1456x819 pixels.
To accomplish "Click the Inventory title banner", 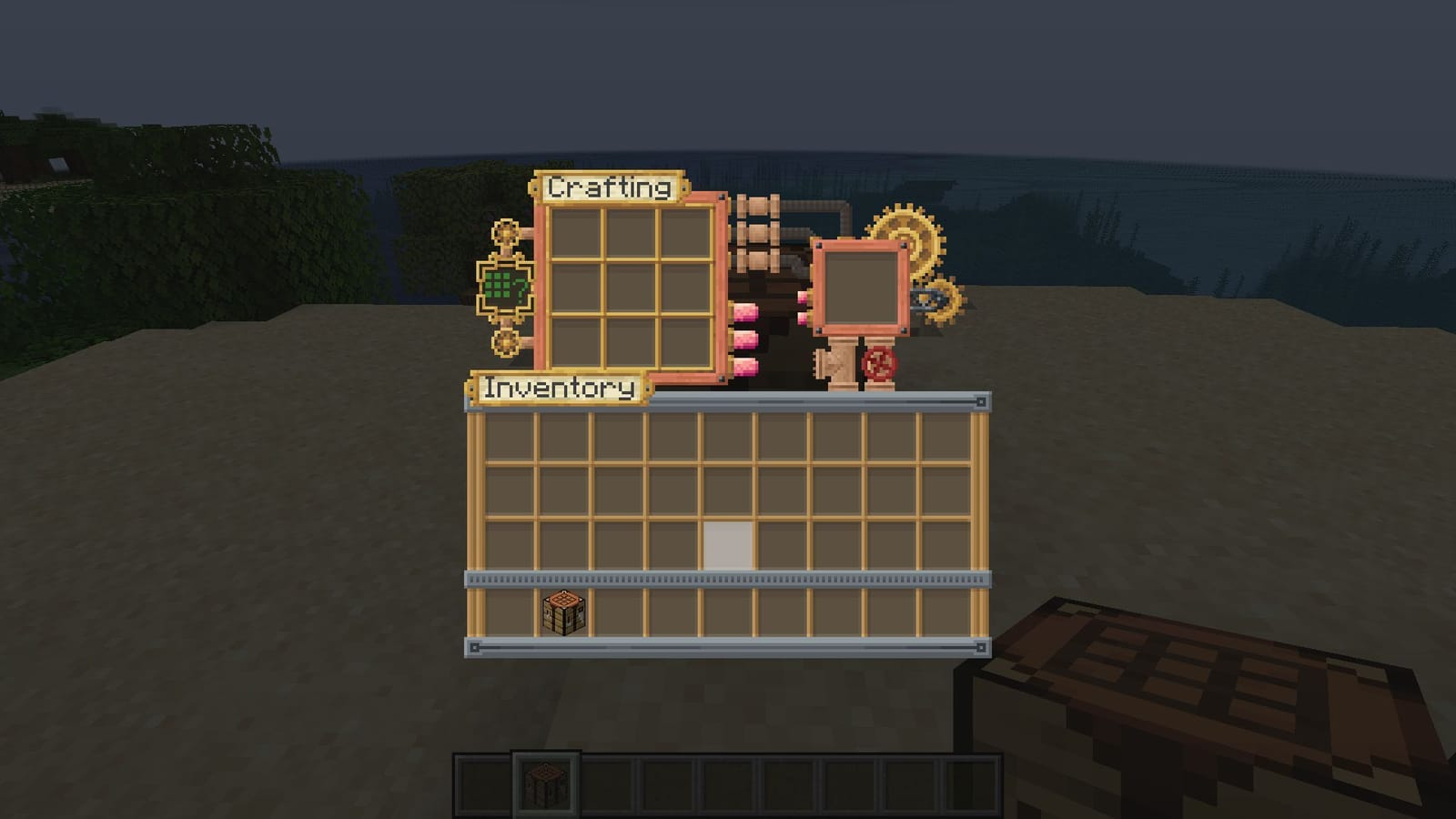I will click(x=557, y=386).
